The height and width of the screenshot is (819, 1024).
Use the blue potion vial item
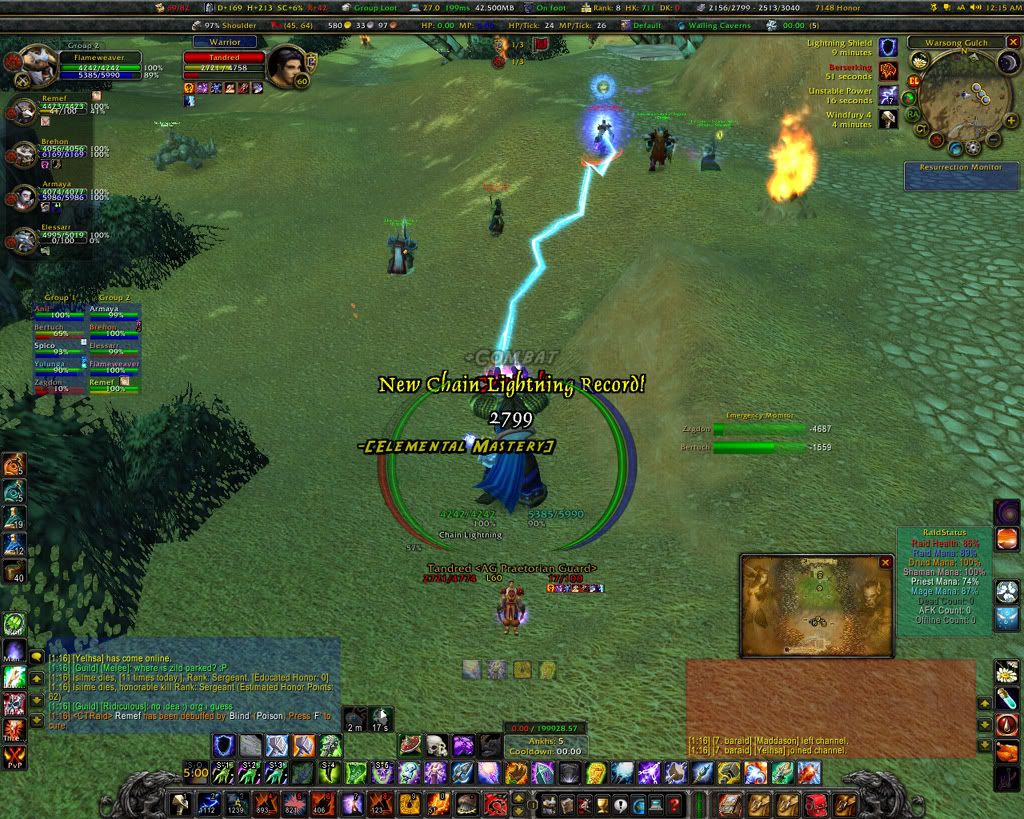click(x=1006, y=696)
